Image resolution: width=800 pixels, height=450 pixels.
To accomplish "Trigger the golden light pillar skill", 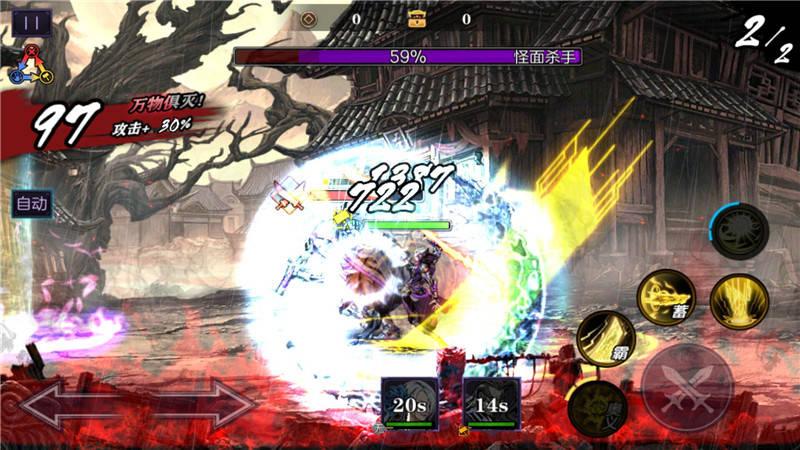I will pyautogui.click(x=739, y=298).
